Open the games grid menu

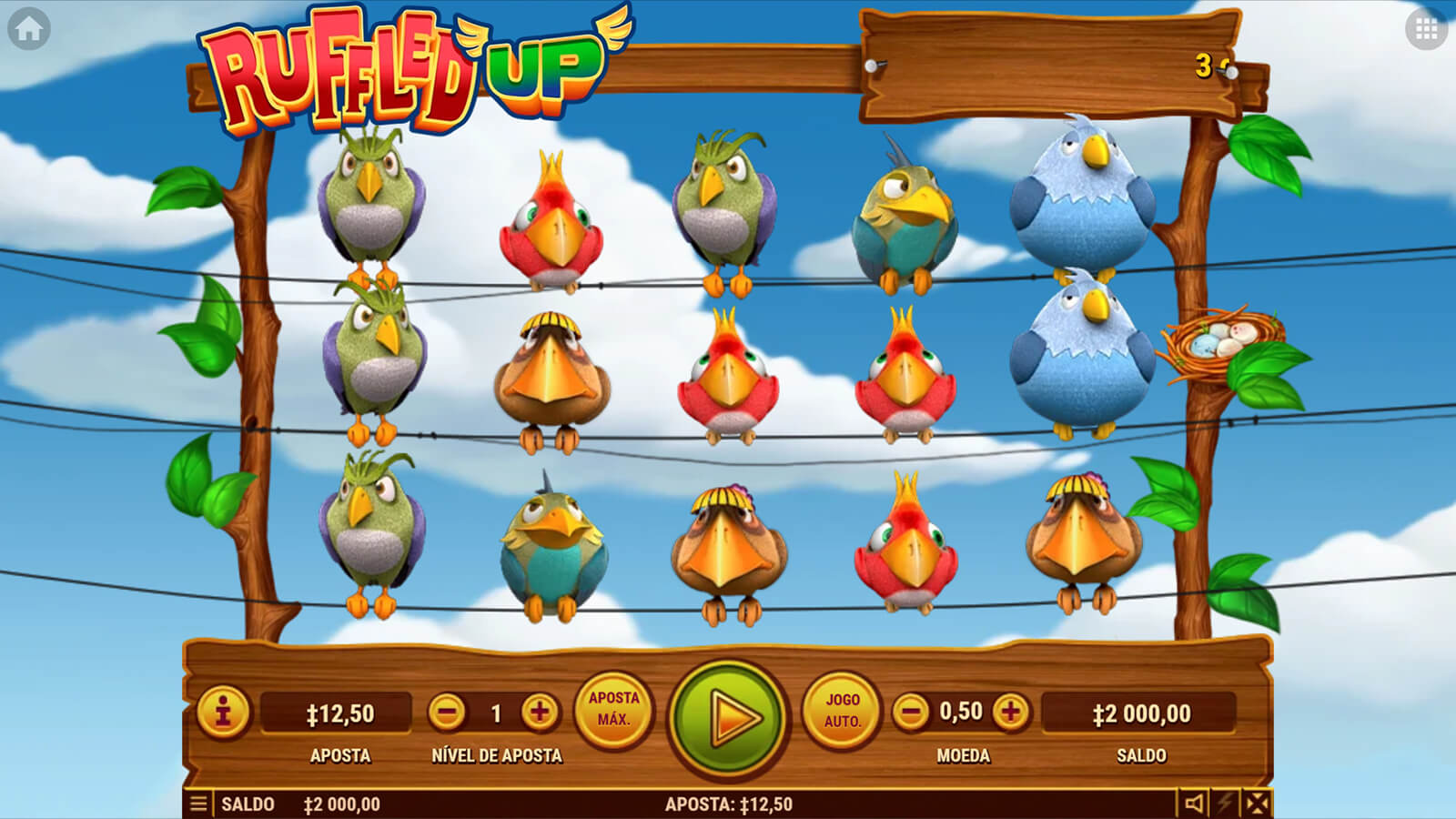point(1426,29)
